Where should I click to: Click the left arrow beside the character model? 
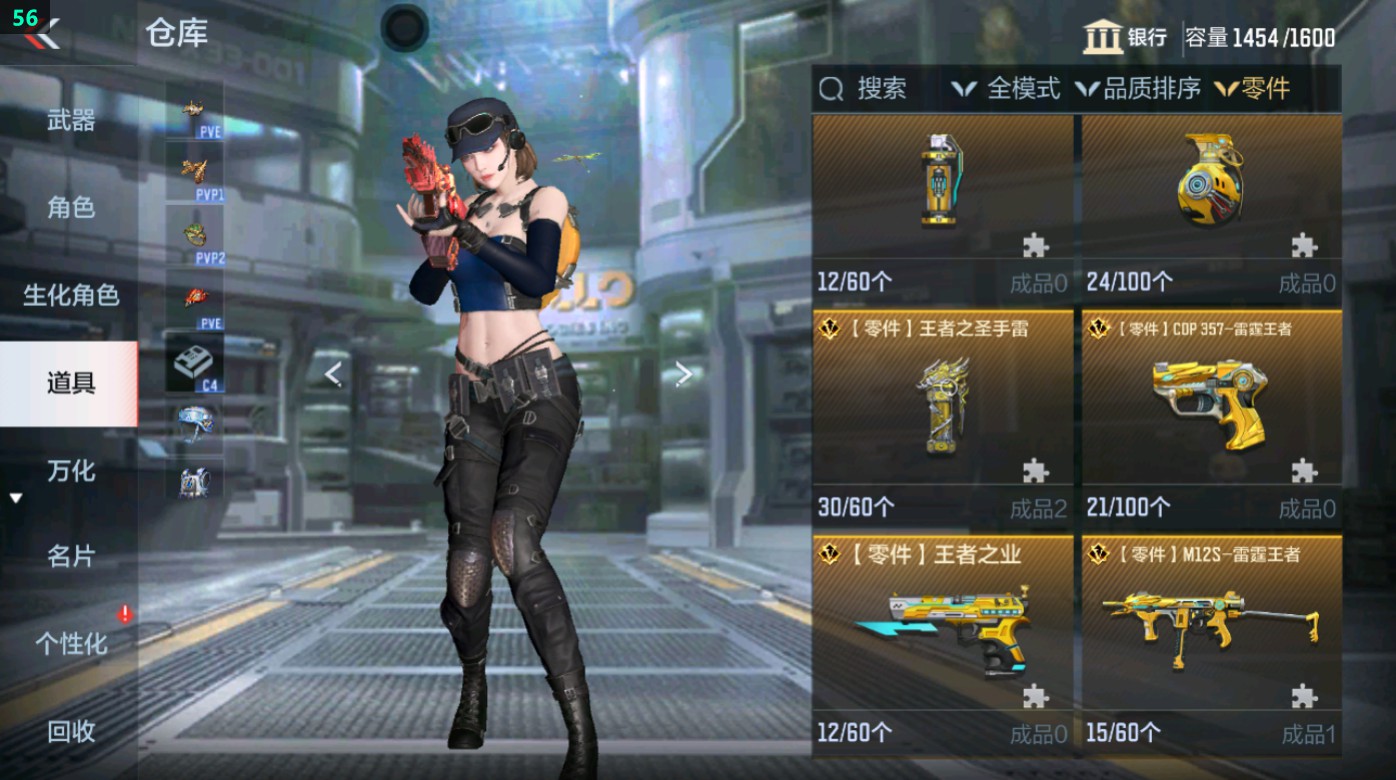pyautogui.click(x=332, y=372)
